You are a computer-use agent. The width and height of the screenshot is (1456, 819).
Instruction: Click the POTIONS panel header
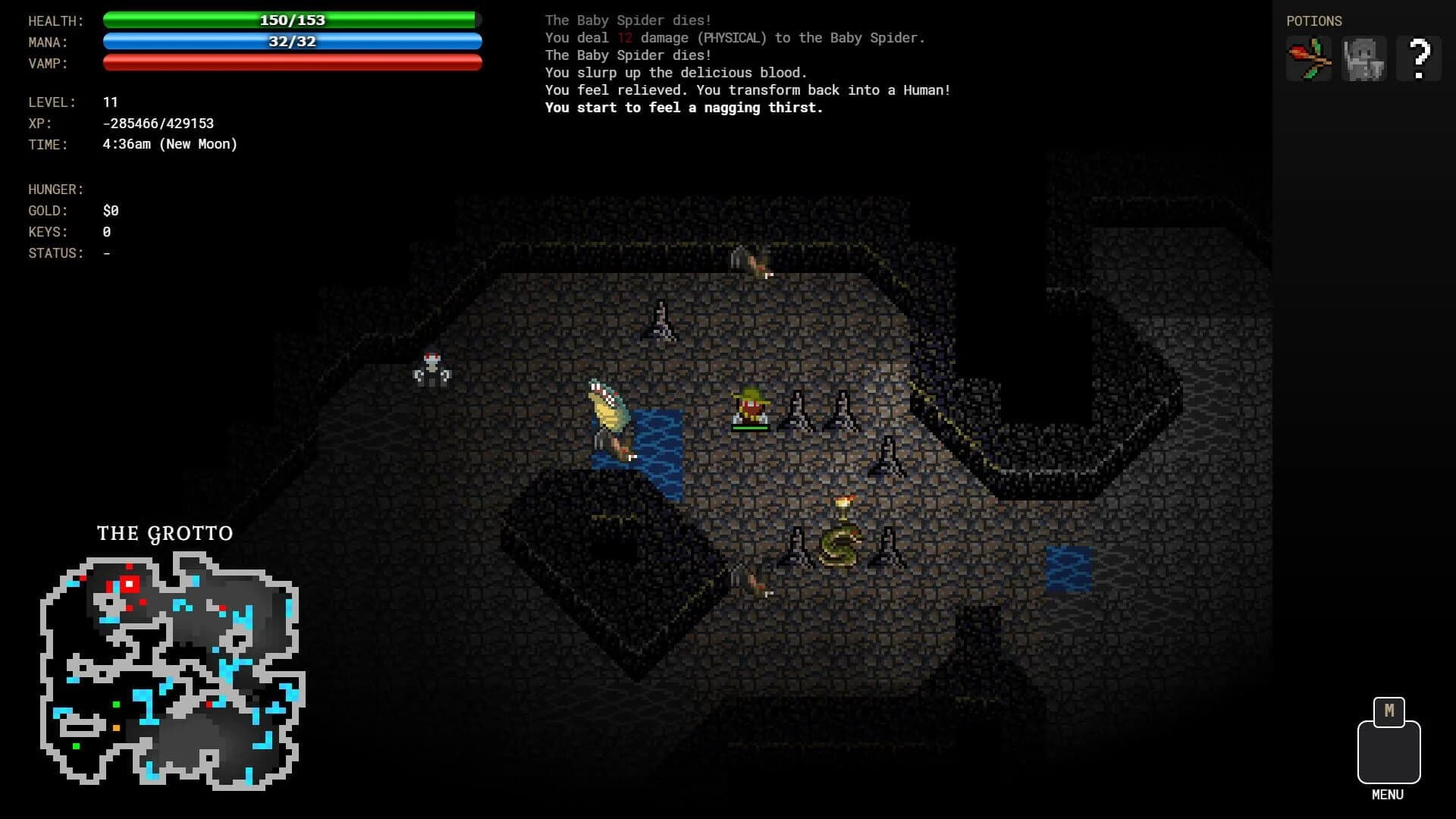click(x=1314, y=20)
